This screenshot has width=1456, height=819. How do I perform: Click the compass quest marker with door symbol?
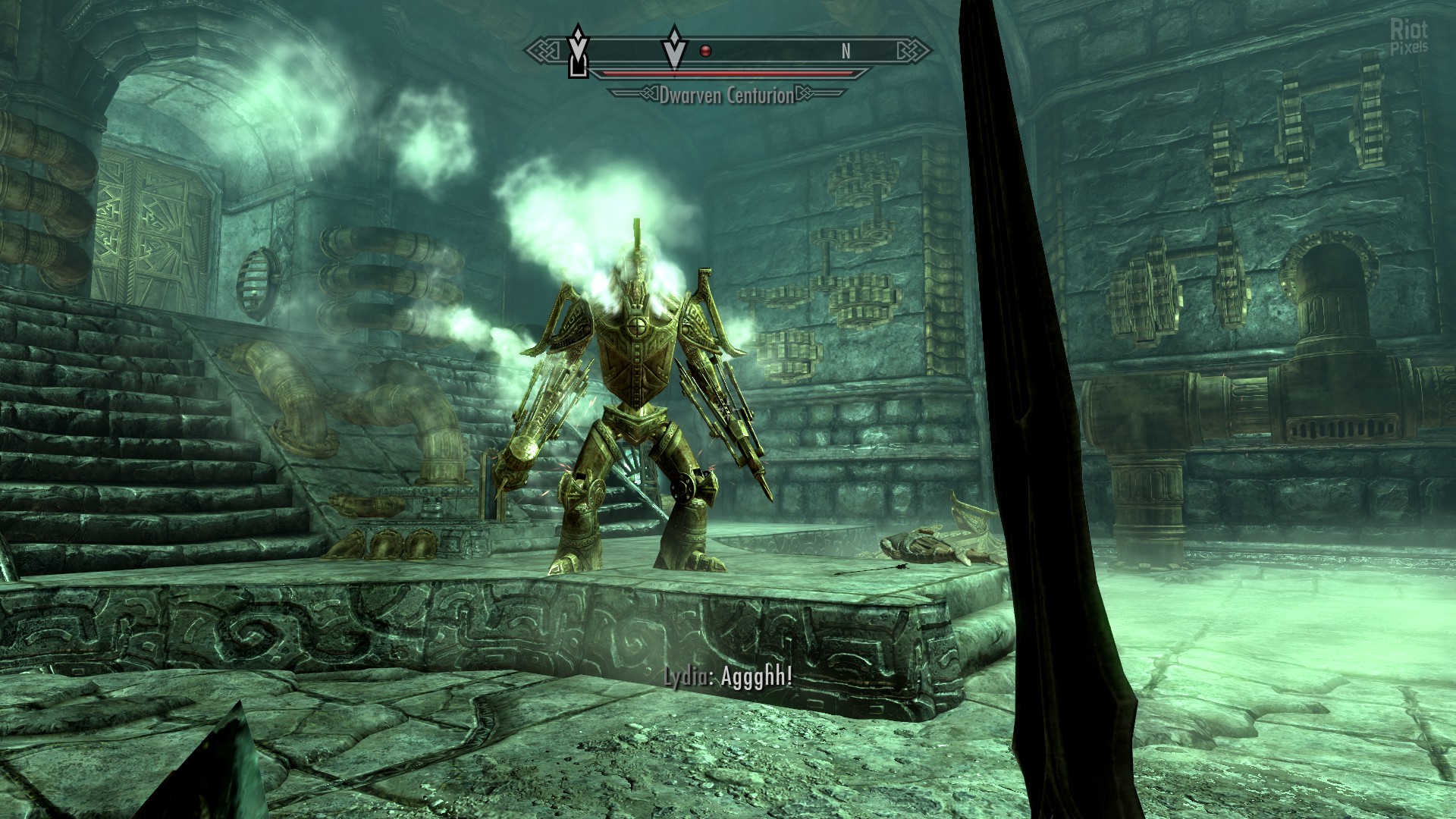tap(579, 54)
